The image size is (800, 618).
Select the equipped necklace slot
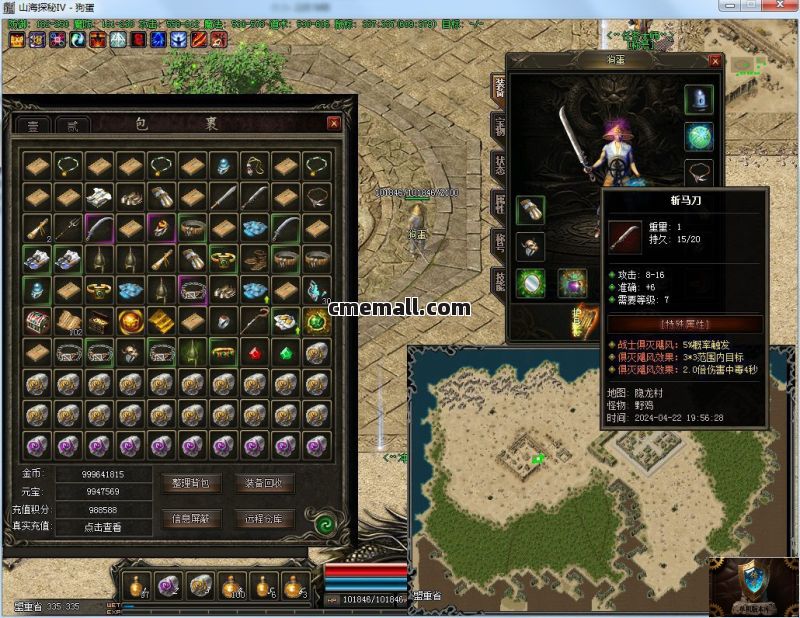click(x=698, y=172)
